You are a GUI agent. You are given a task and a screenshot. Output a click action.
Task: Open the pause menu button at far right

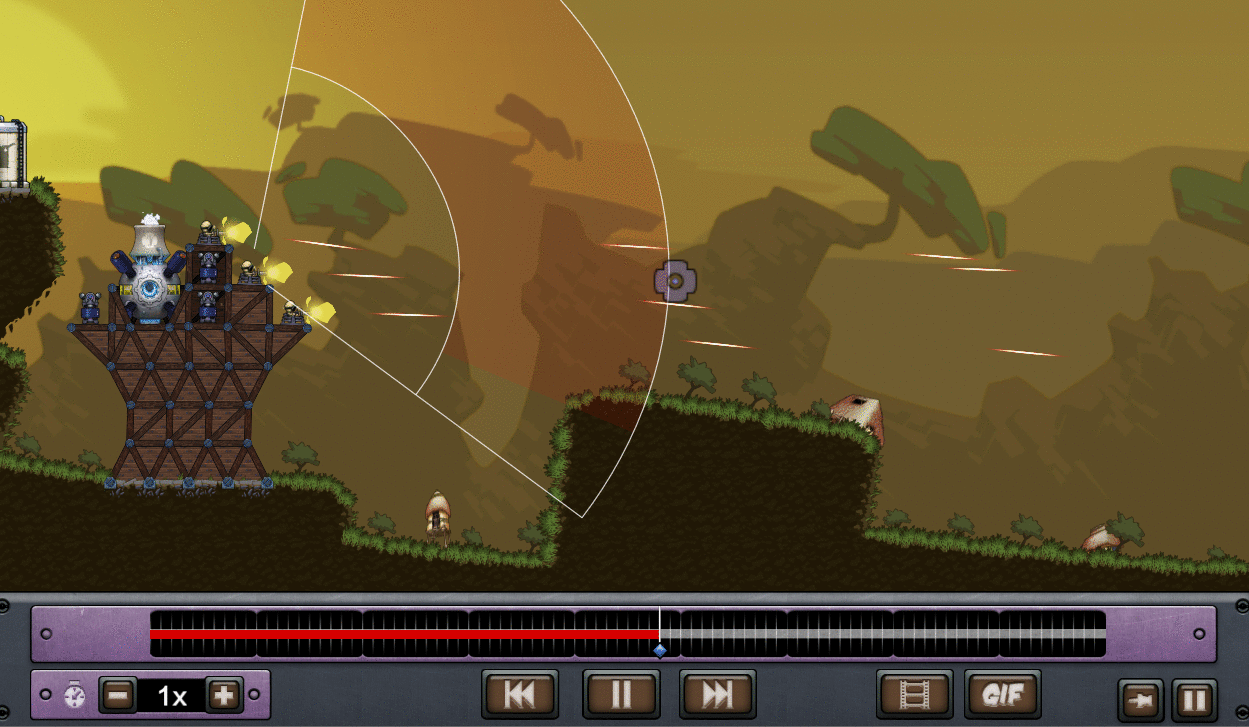pyautogui.click(x=1194, y=700)
